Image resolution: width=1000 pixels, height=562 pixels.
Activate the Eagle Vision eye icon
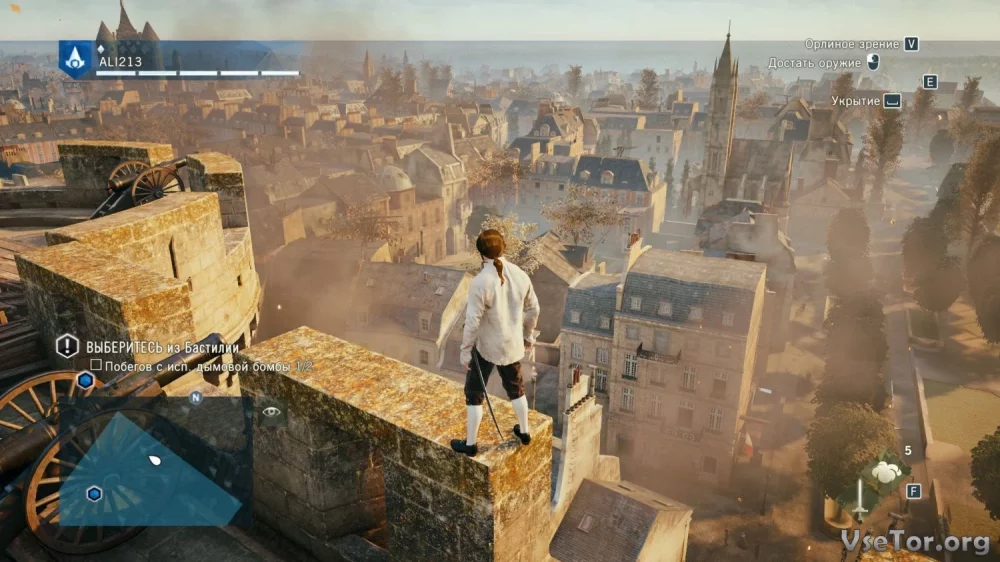pos(271,411)
